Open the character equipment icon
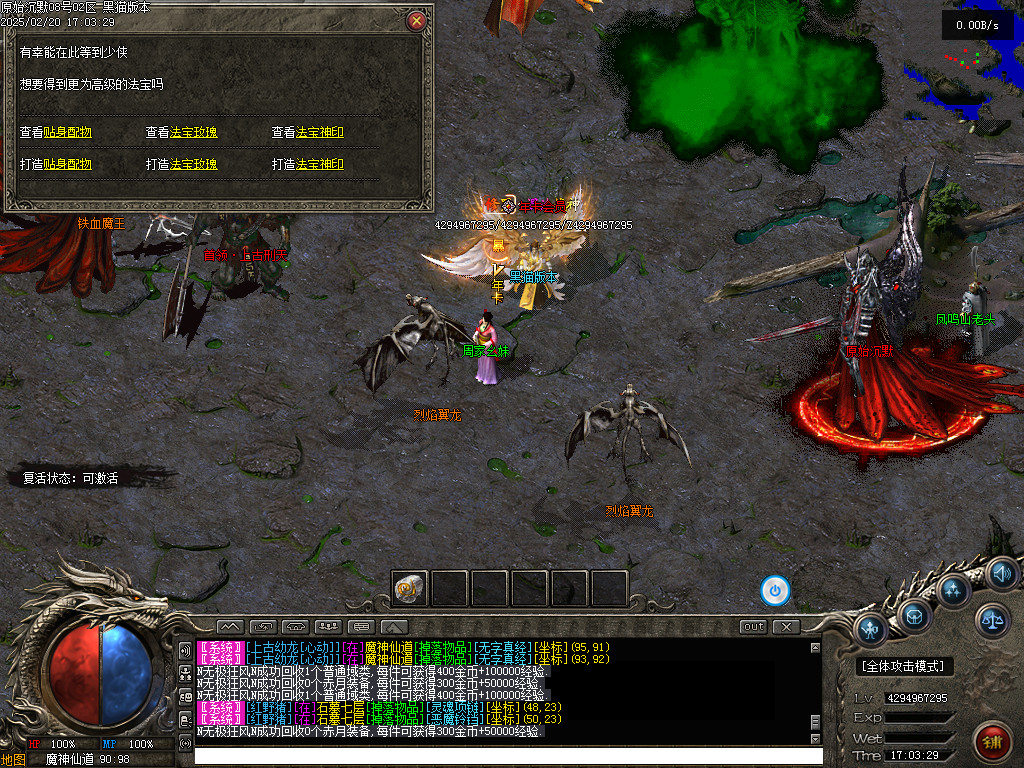The width and height of the screenshot is (1024, 768). (x=871, y=629)
